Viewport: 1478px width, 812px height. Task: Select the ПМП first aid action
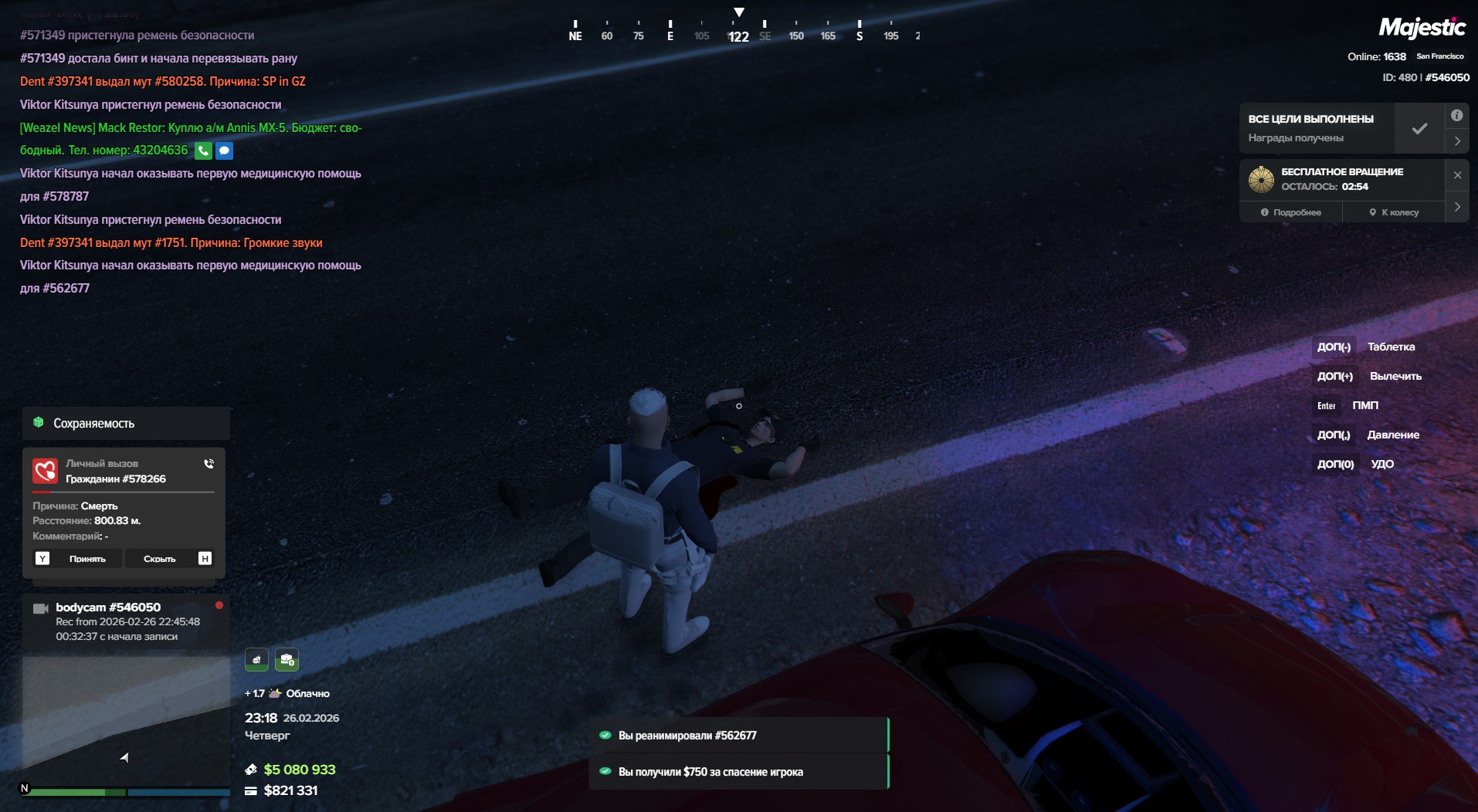(1364, 405)
